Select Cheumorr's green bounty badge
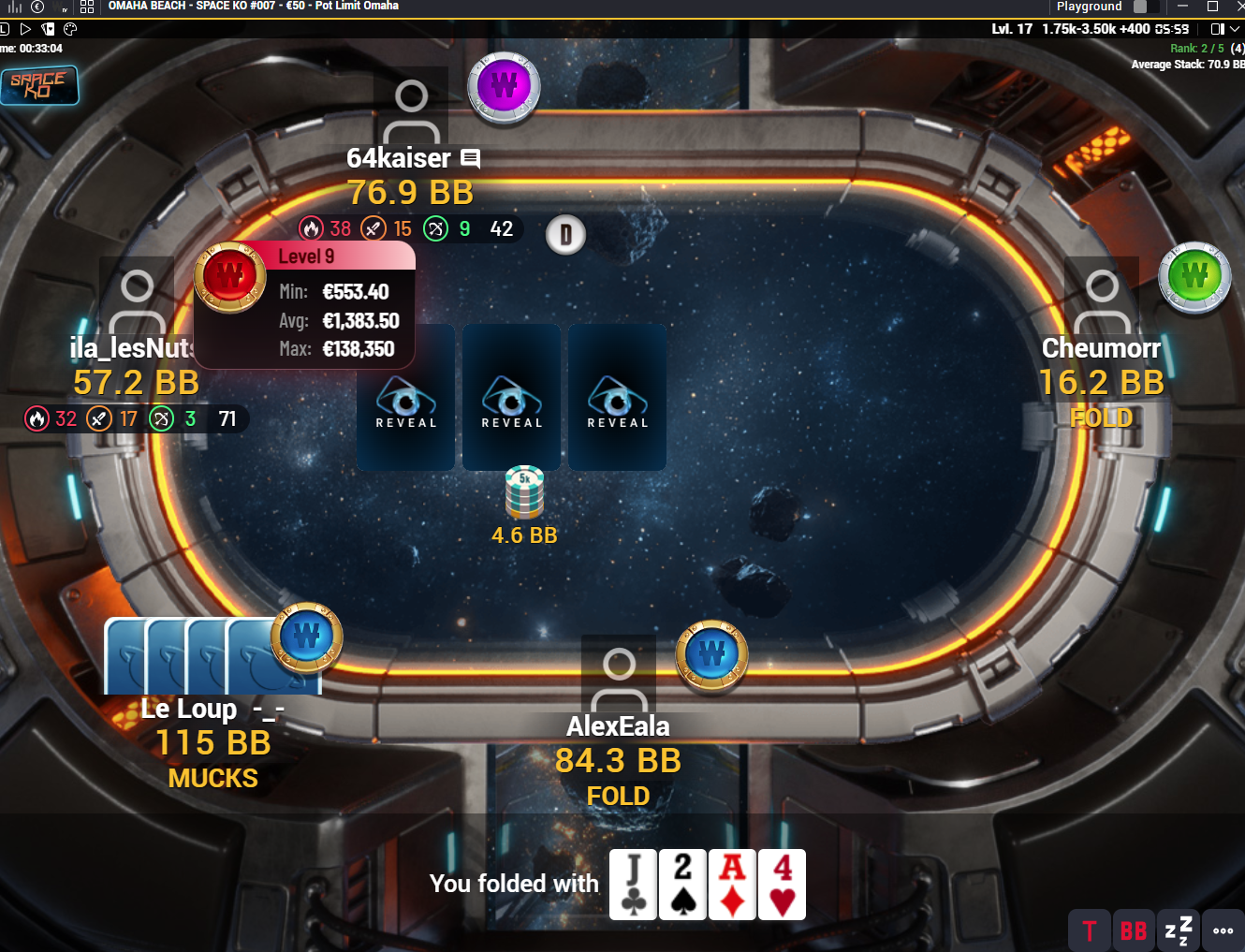1245x952 pixels. [x=1194, y=277]
